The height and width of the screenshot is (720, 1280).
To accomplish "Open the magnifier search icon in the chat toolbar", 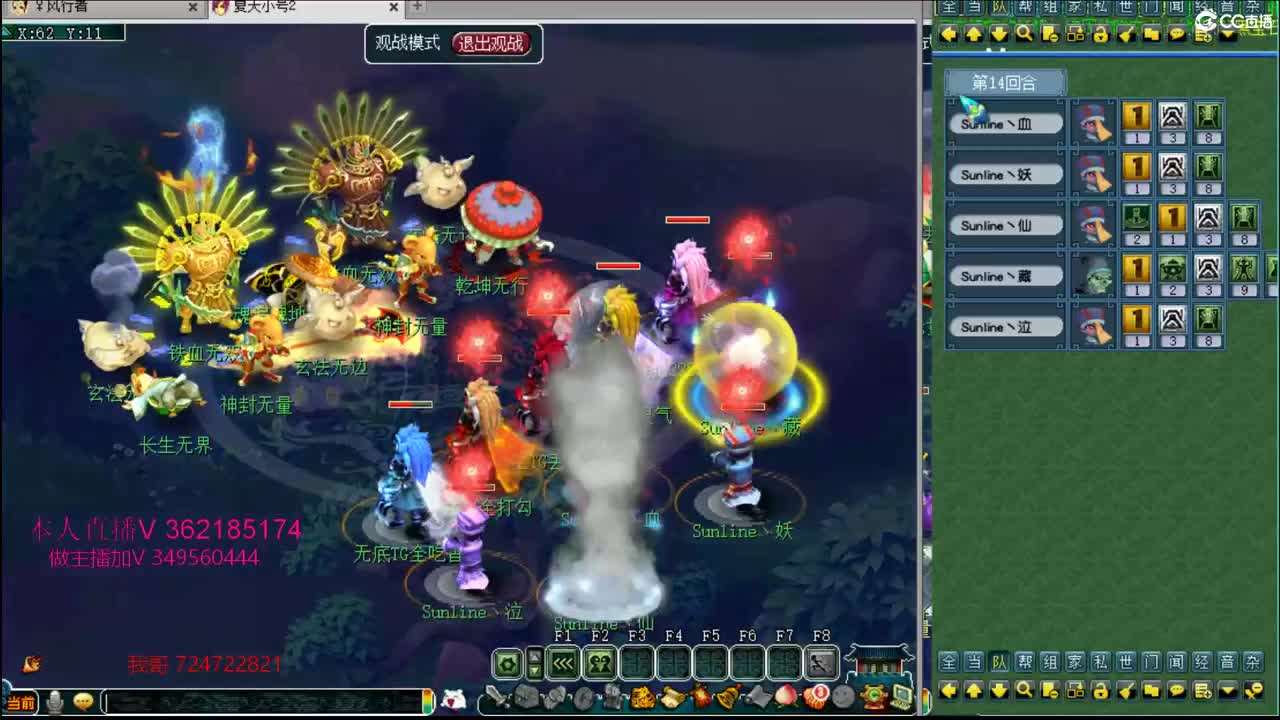I will point(1026,690).
